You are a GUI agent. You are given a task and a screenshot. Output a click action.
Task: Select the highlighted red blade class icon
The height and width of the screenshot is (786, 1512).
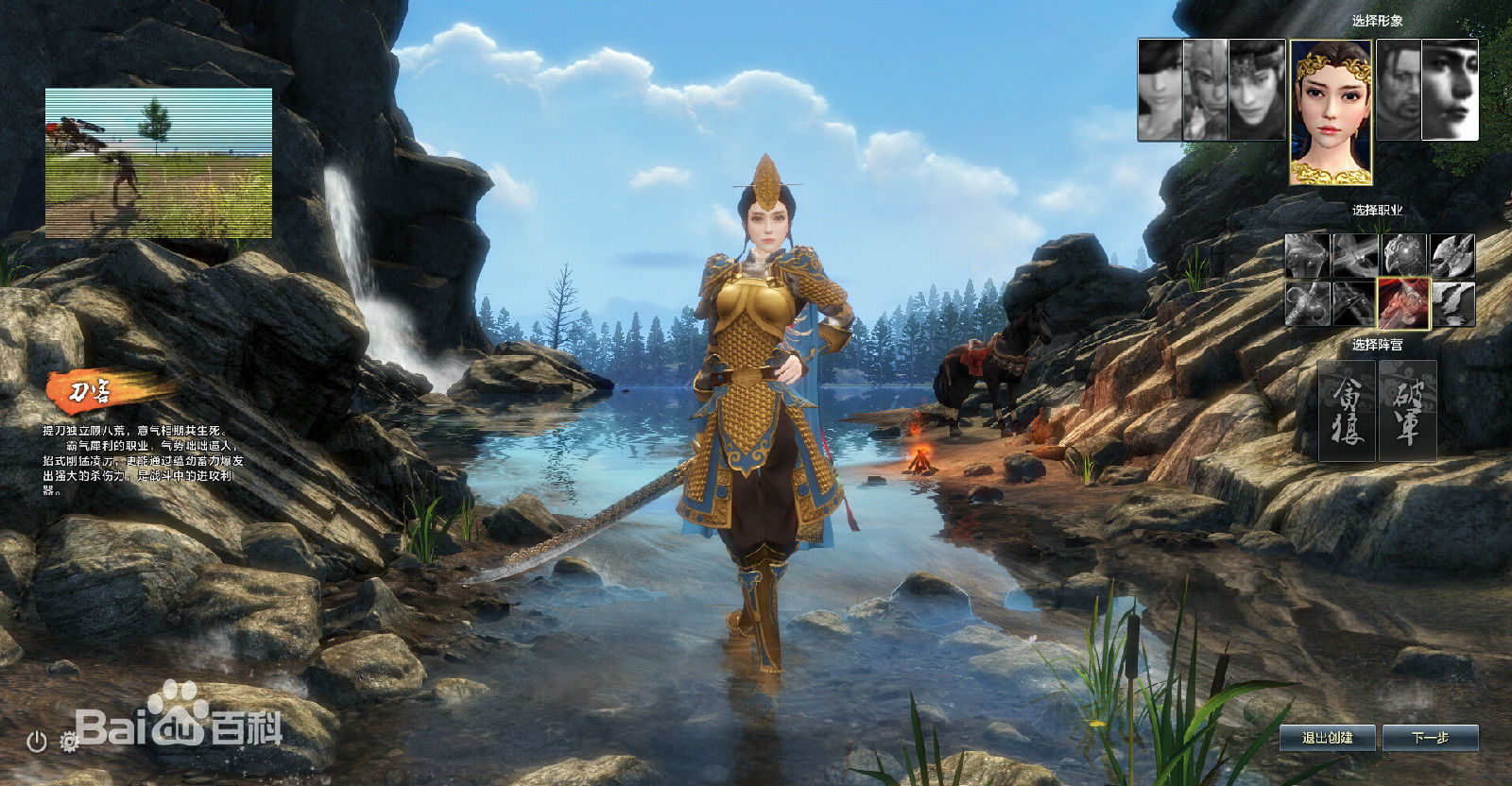1403,303
